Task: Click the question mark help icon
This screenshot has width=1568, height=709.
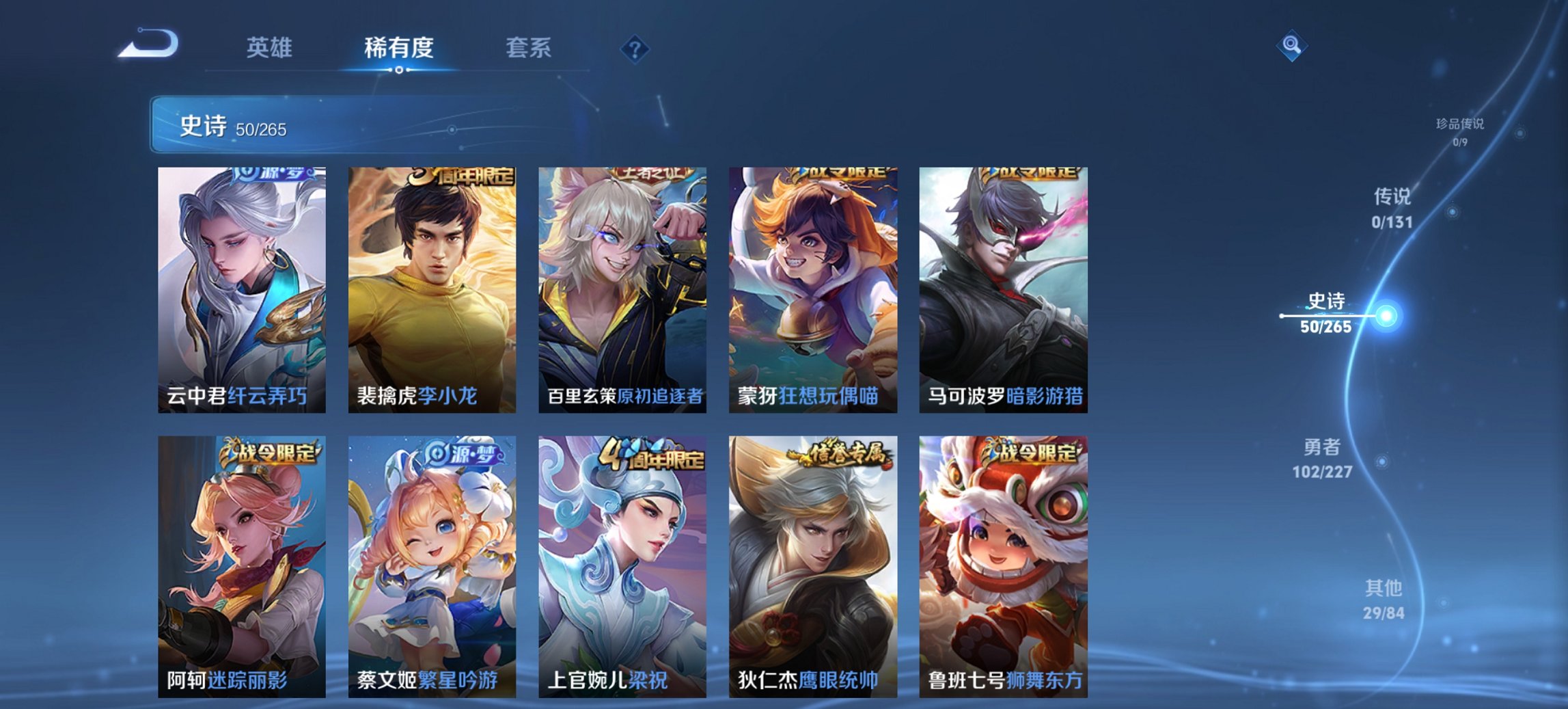Action: 635,49
